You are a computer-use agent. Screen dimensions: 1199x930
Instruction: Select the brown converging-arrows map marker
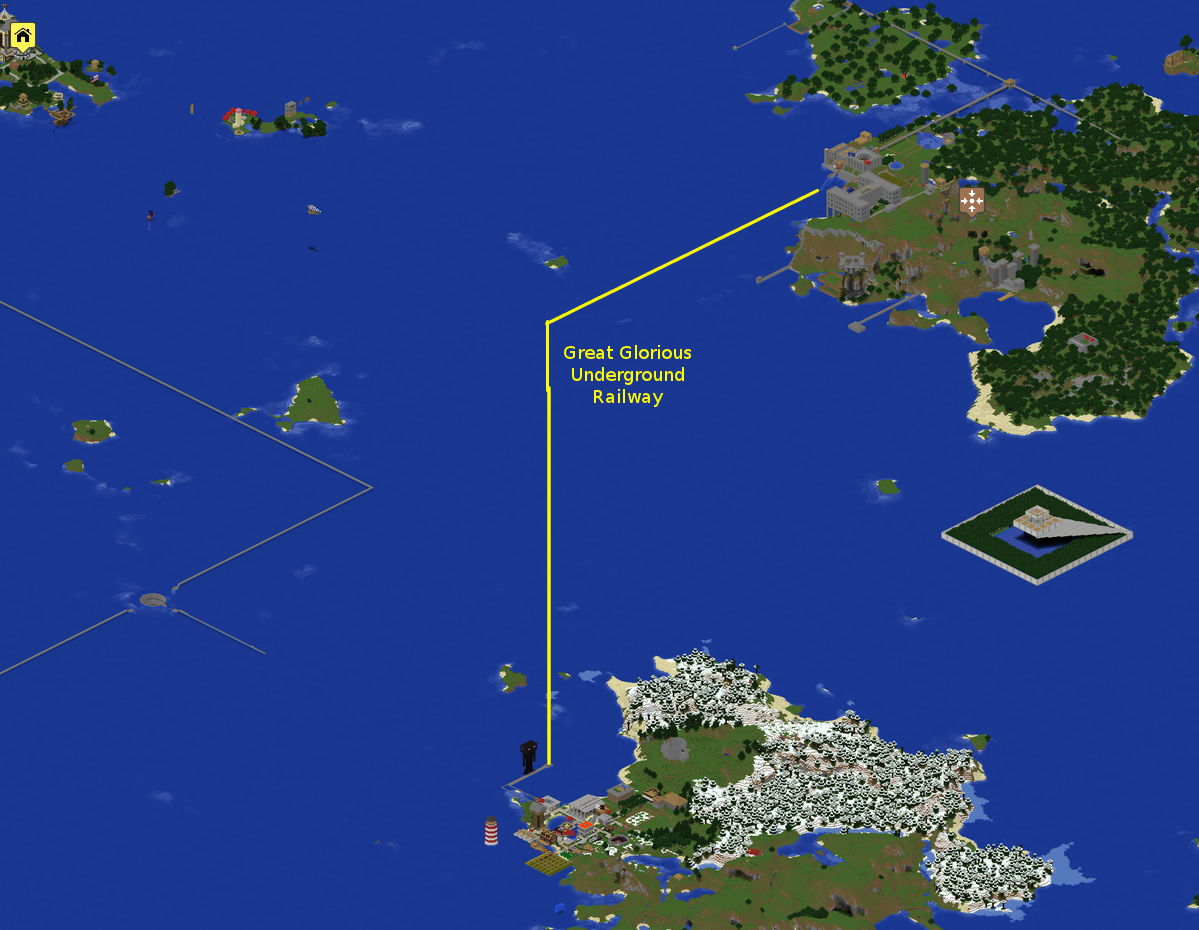971,200
